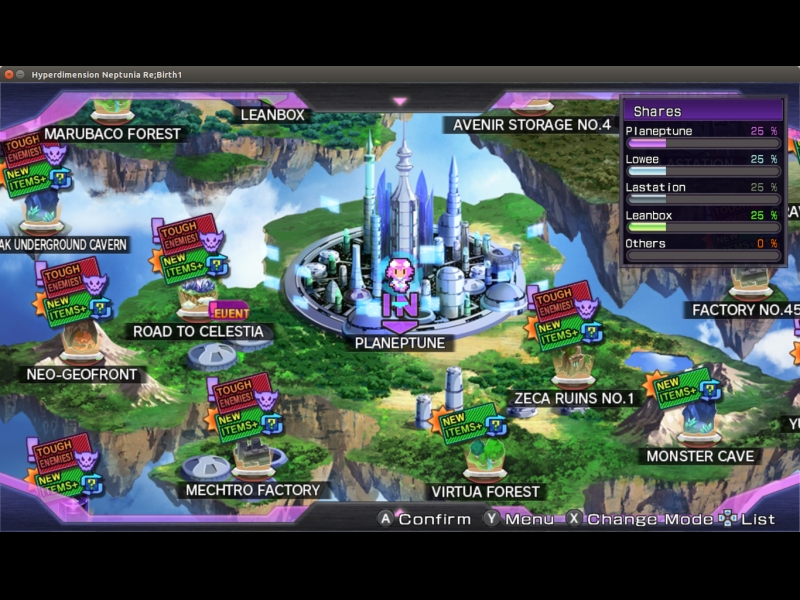
Task: Open the Menu from the bottom bar
Action: pyautogui.click(x=519, y=519)
